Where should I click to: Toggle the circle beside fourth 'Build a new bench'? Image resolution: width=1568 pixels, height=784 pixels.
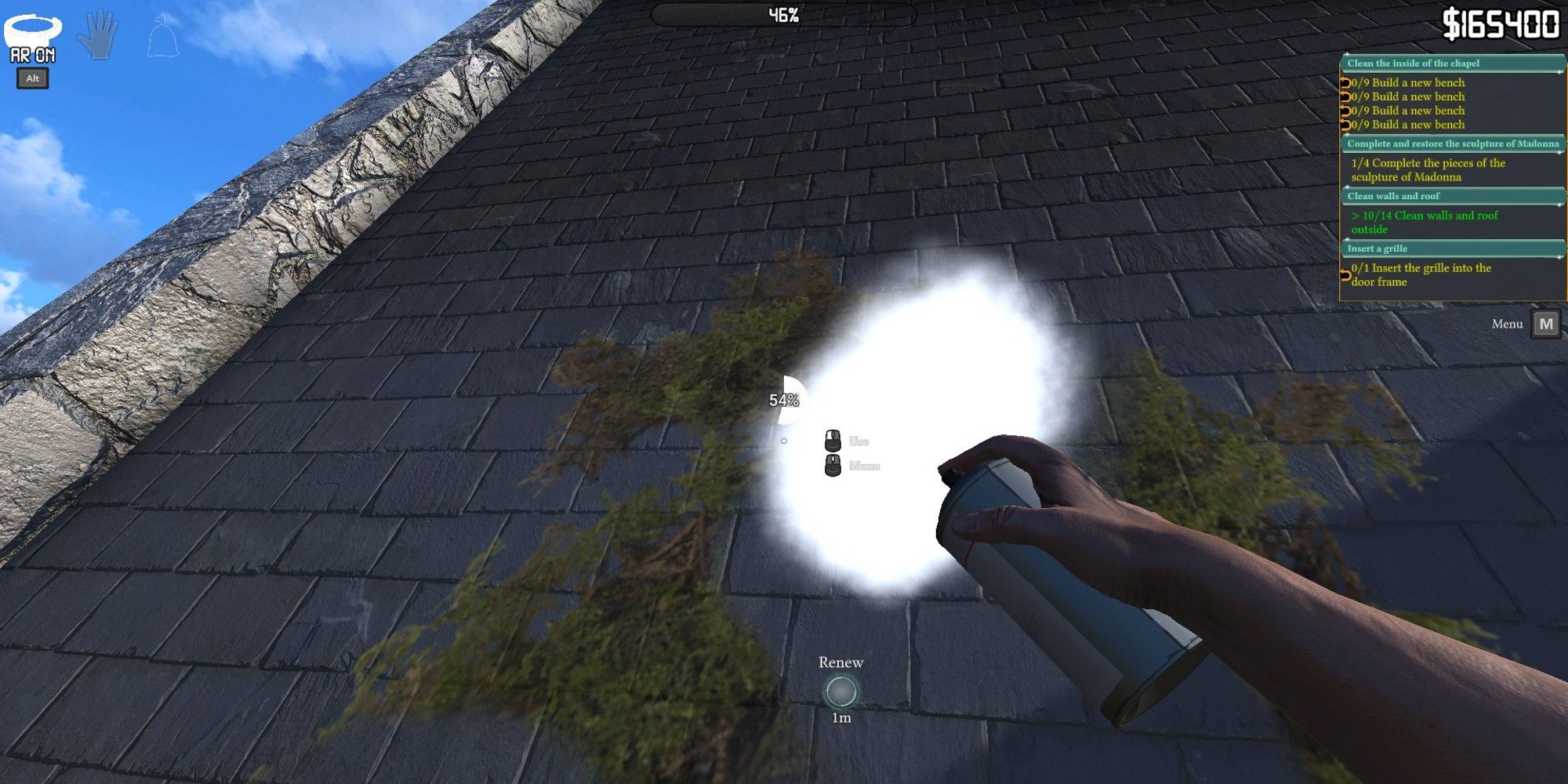(1346, 124)
